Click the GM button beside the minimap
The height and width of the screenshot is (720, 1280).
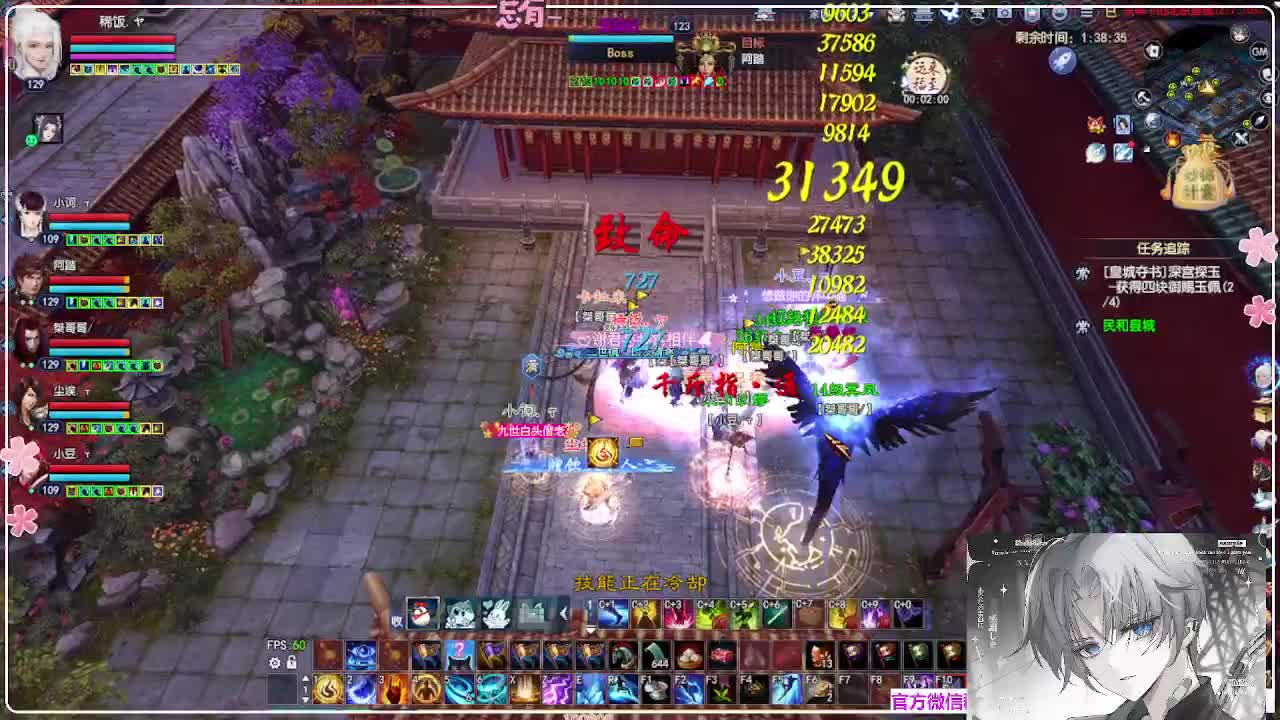1261,53
